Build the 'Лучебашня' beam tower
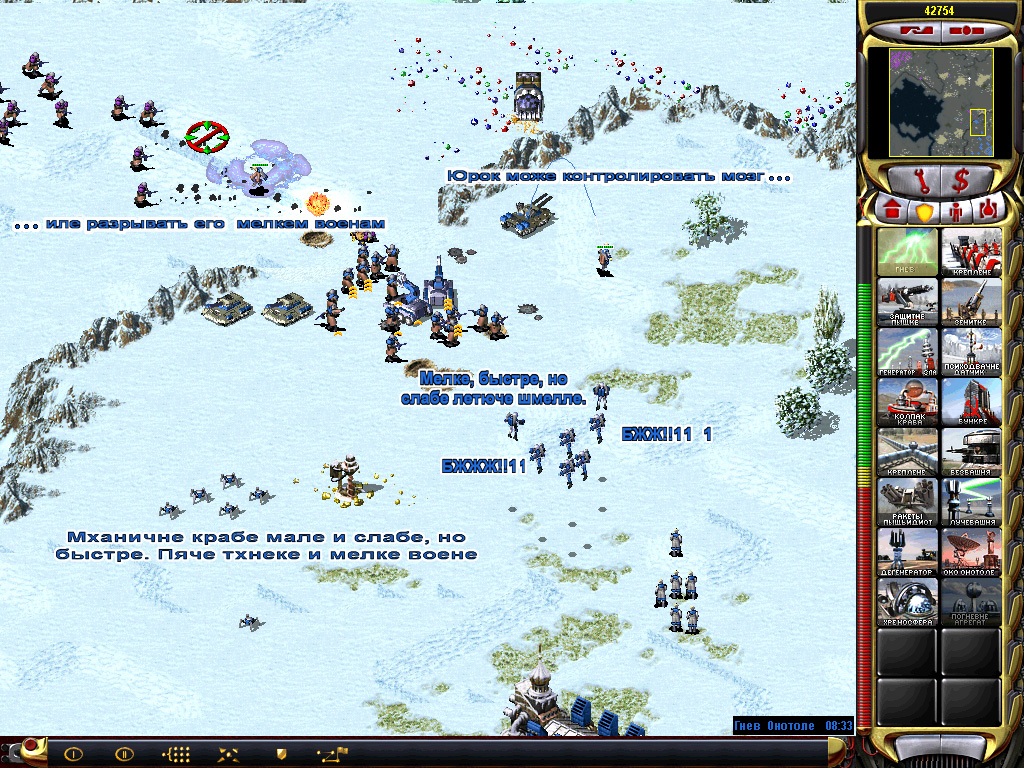Screen dimensions: 1024x768 point(971,502)
